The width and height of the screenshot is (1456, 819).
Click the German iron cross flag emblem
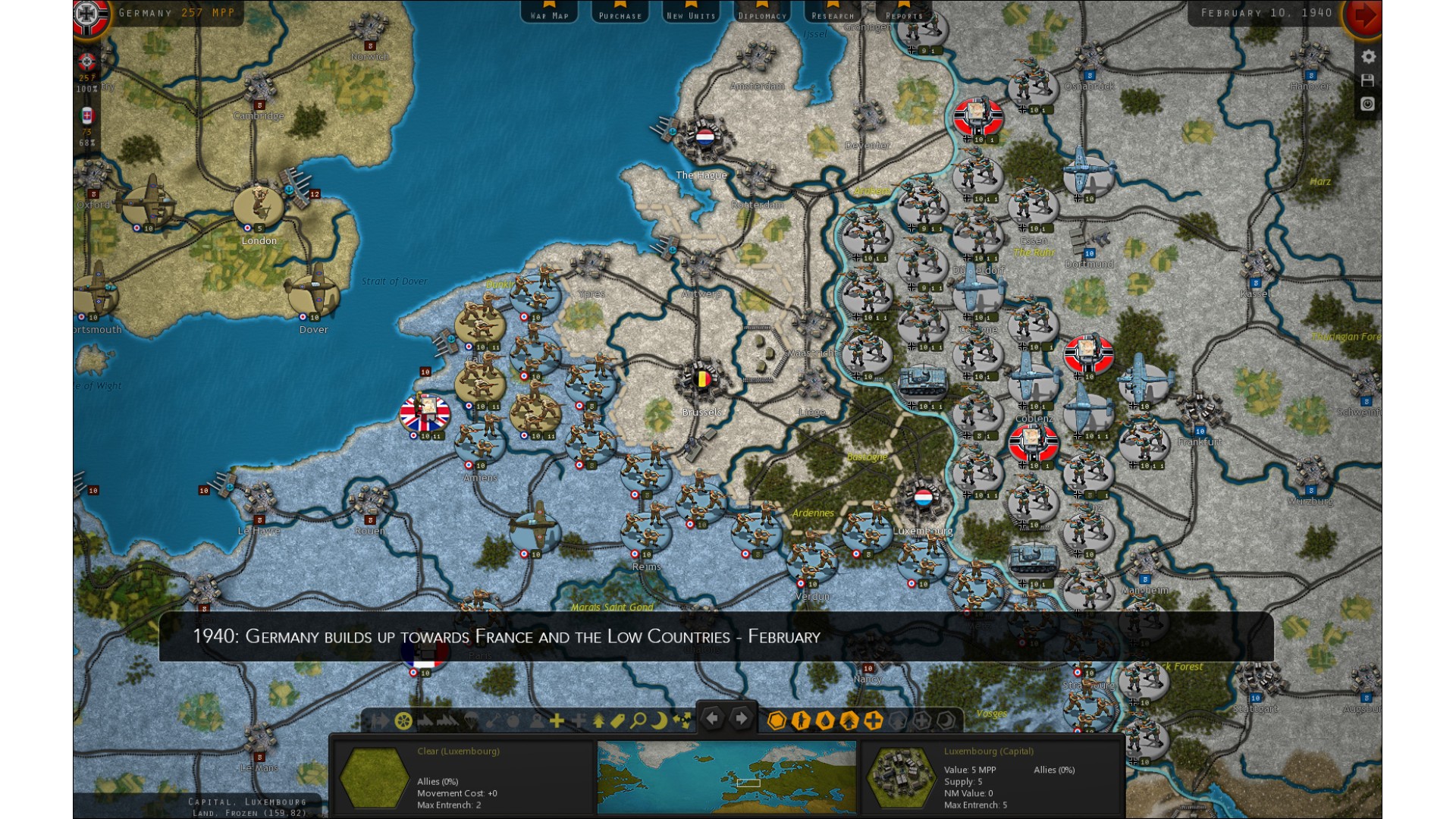89,17
